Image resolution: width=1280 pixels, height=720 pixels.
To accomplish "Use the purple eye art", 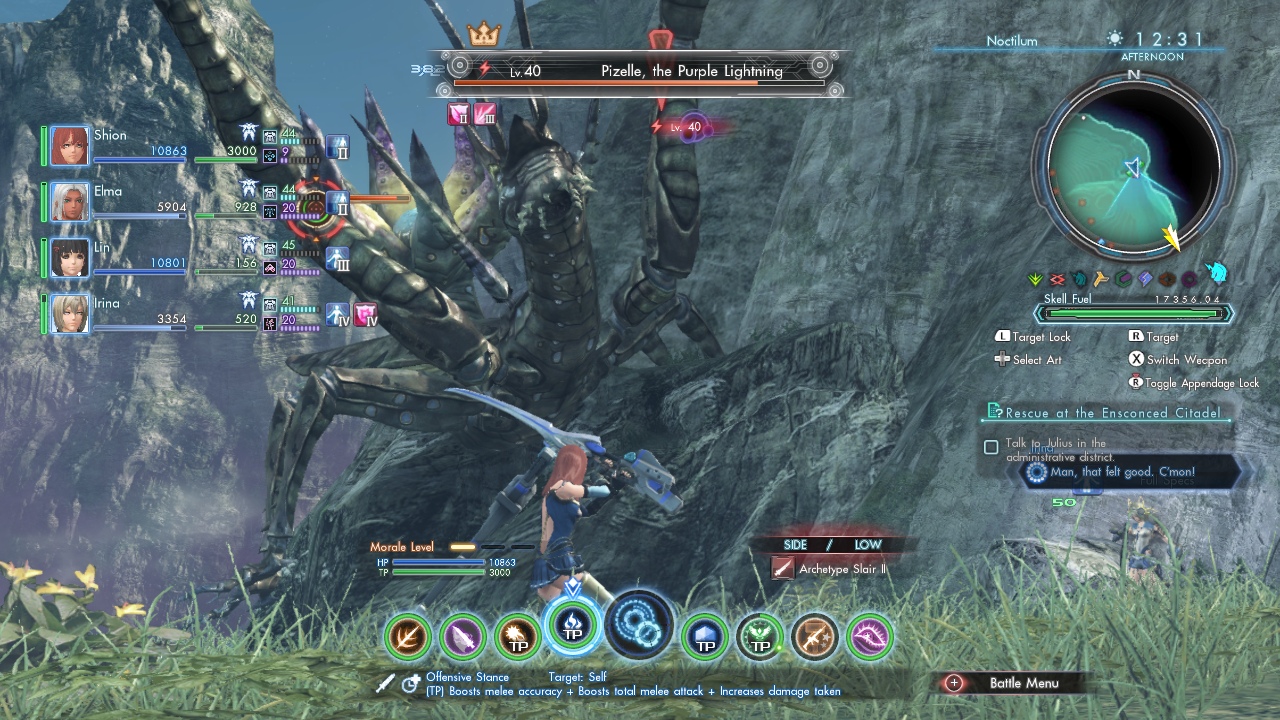I will click(x=870, y=636).
